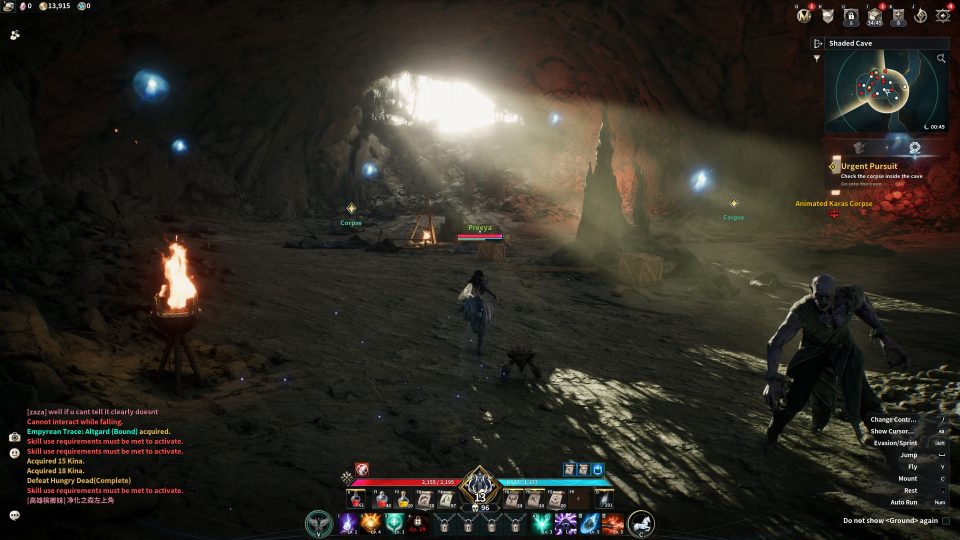Open the gold M menu icon
This screenshot has width=960, height=540.
click(803, 15)
